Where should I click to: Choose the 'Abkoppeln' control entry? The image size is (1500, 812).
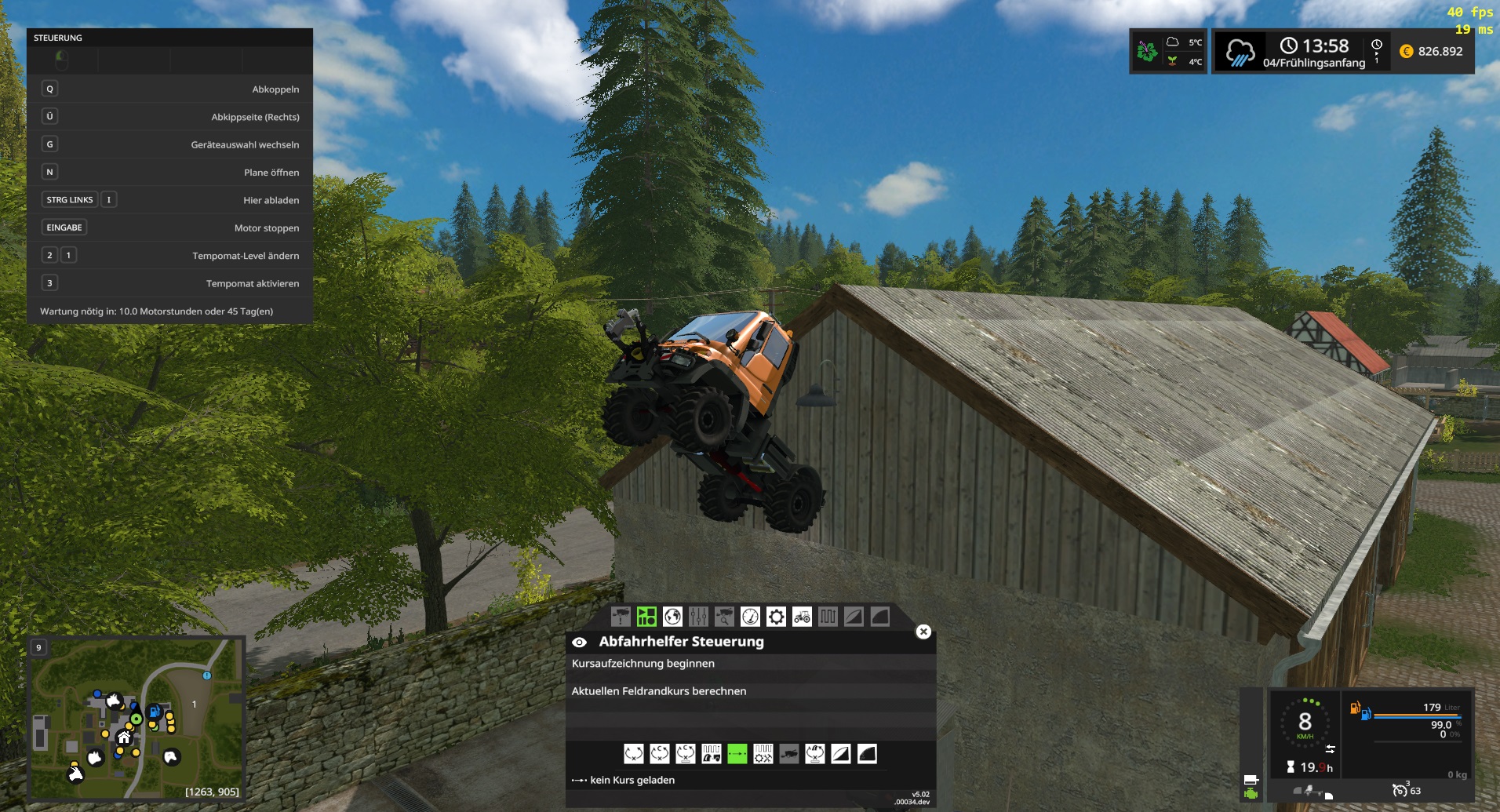pyautogui.click(x=170, y=89)
